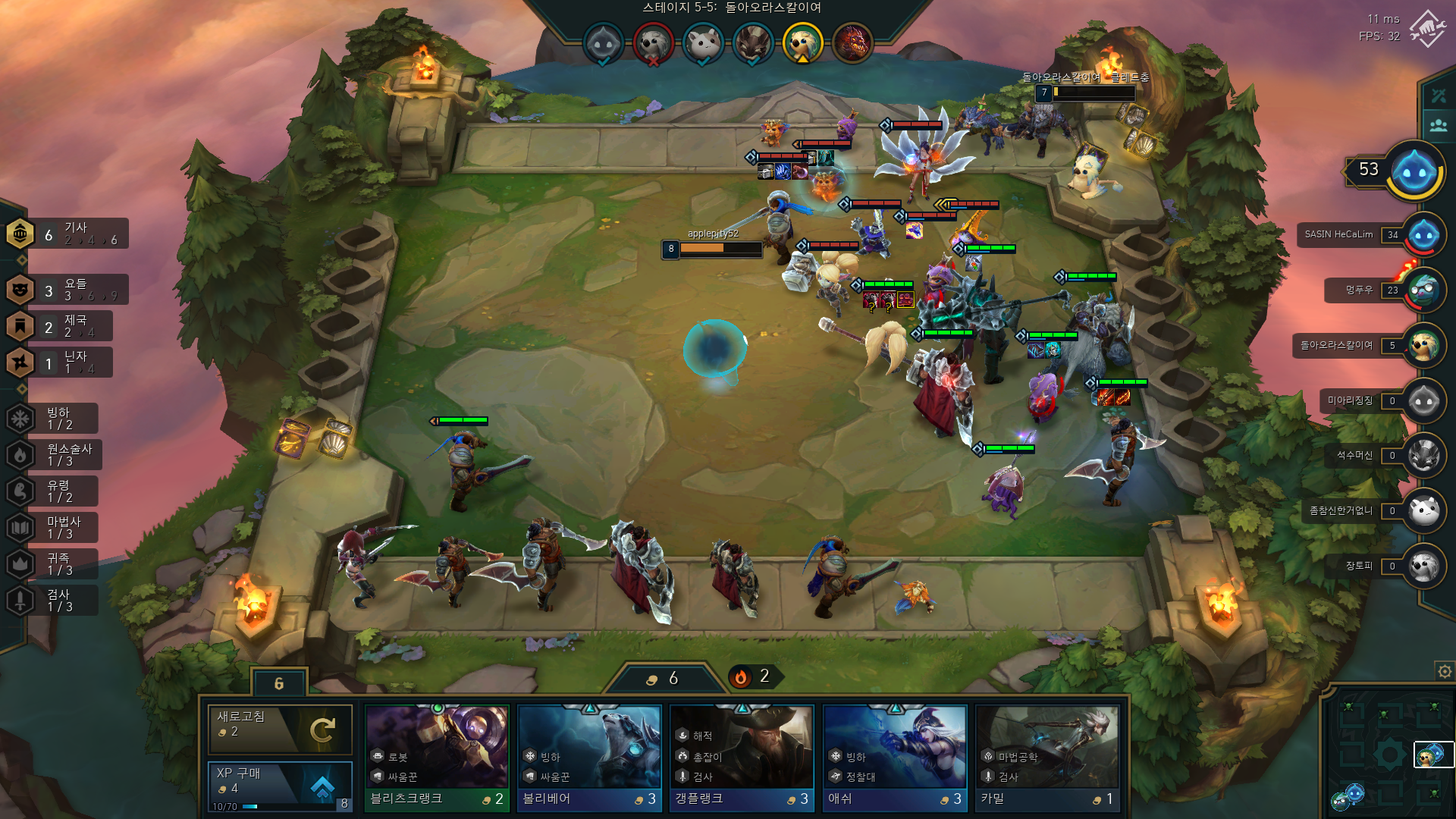1456x819 pixels.
Task: Open the settings gear icon
Action: pos(1444,671)
